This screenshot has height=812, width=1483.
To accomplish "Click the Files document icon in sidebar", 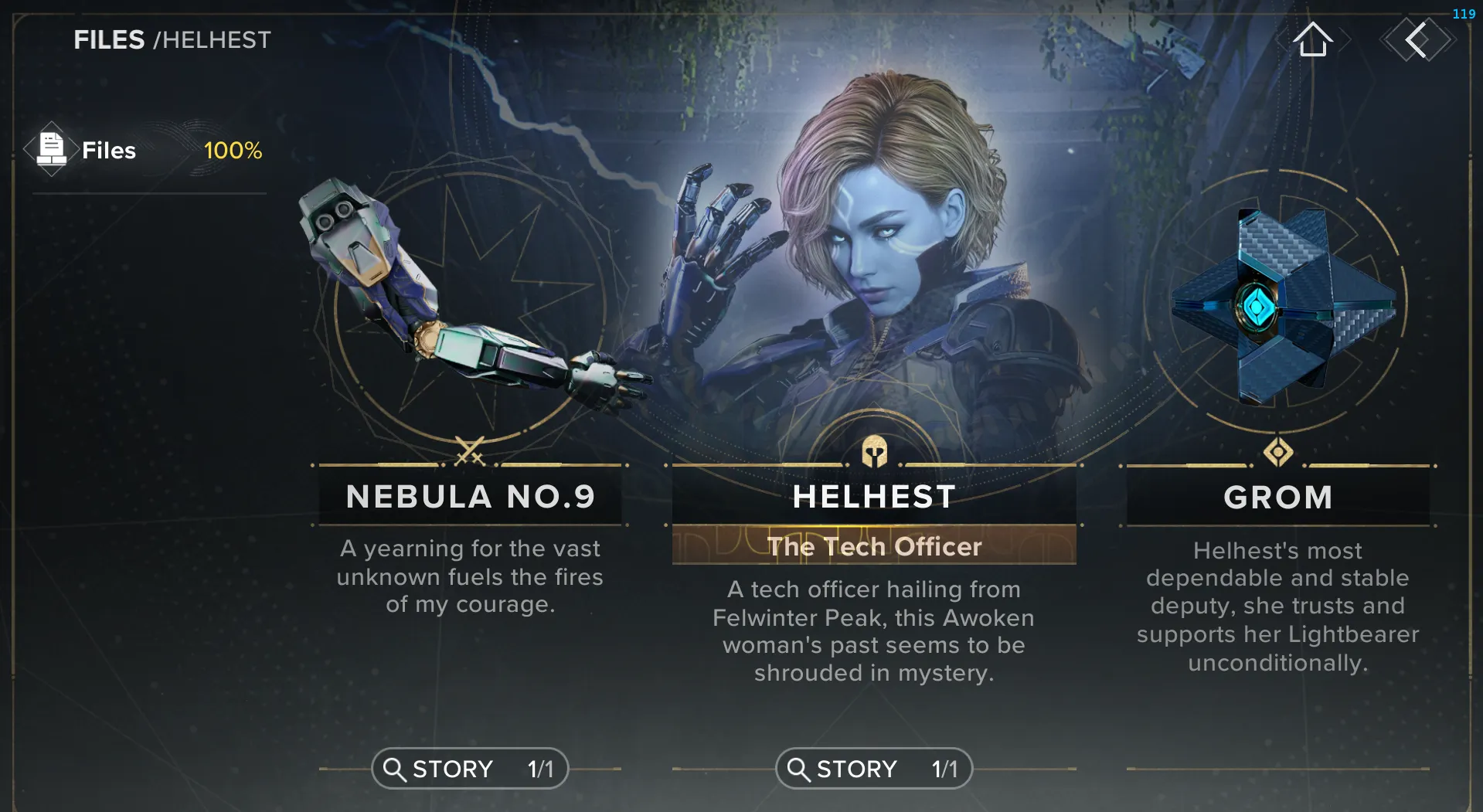I will (52, 148).
